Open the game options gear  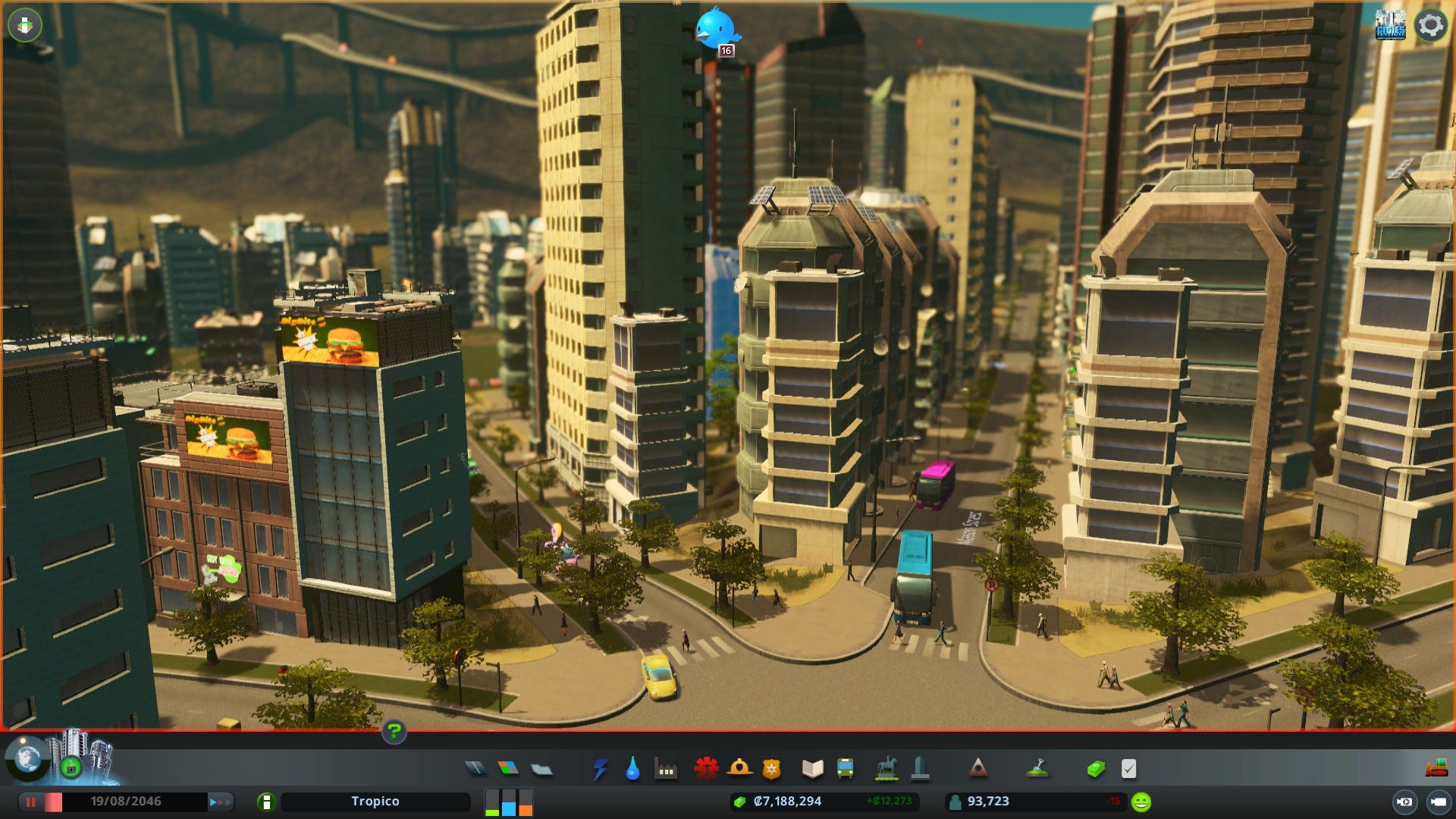(x=1430, y=25)
